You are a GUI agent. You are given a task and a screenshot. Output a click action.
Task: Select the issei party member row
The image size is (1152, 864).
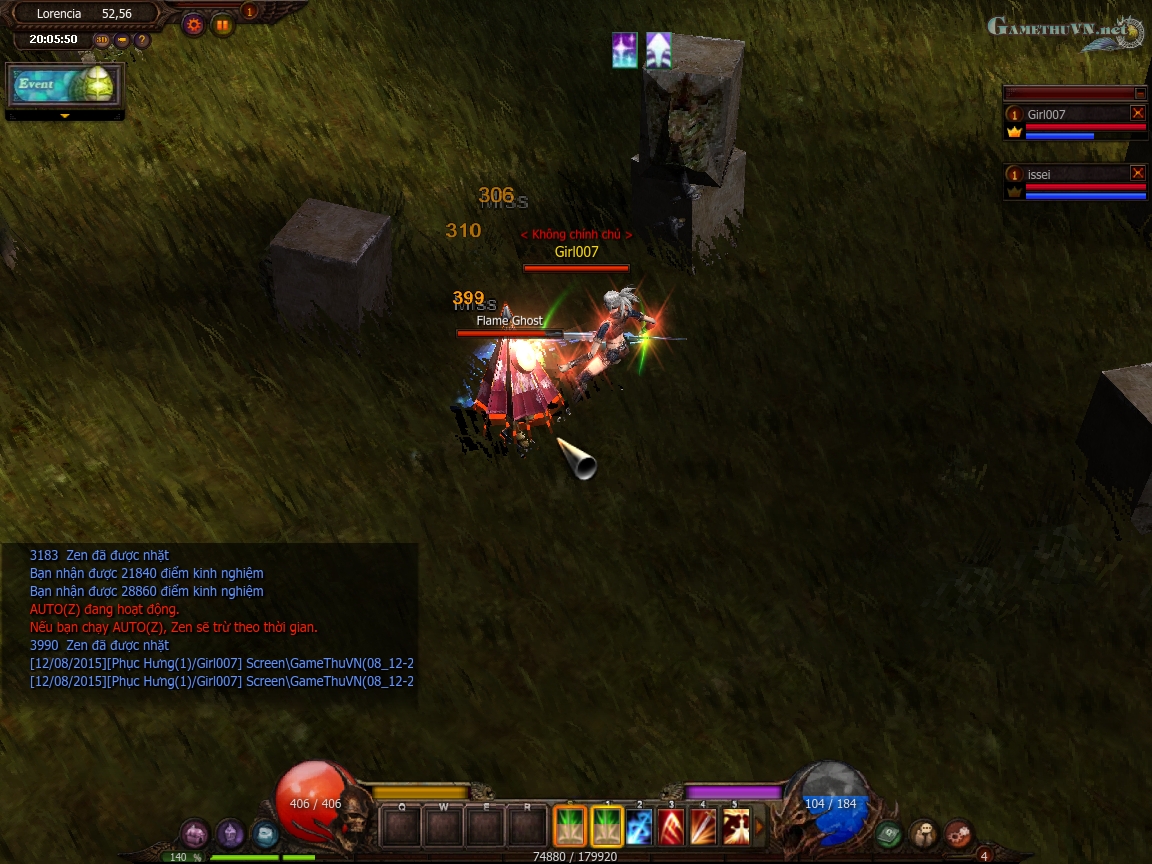click(x=1070, y=182)
